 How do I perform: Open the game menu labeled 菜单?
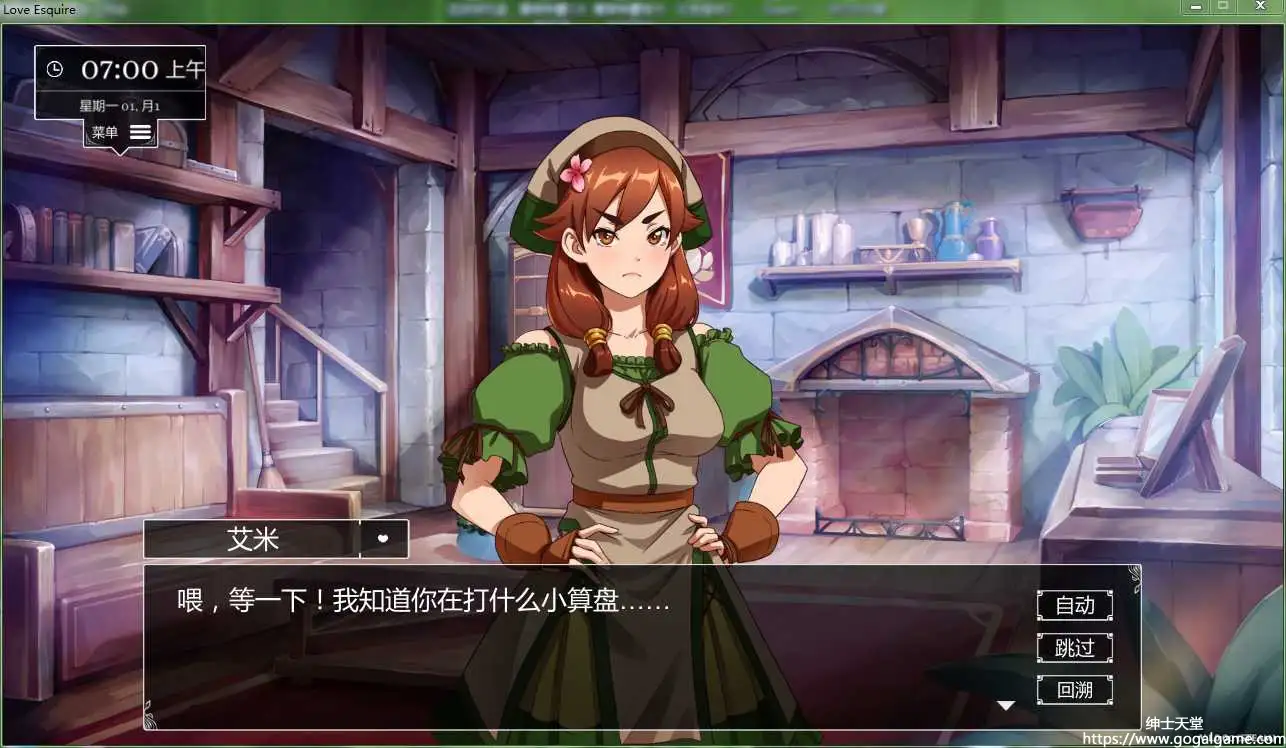pyautogui.click(x=105, y=131)
